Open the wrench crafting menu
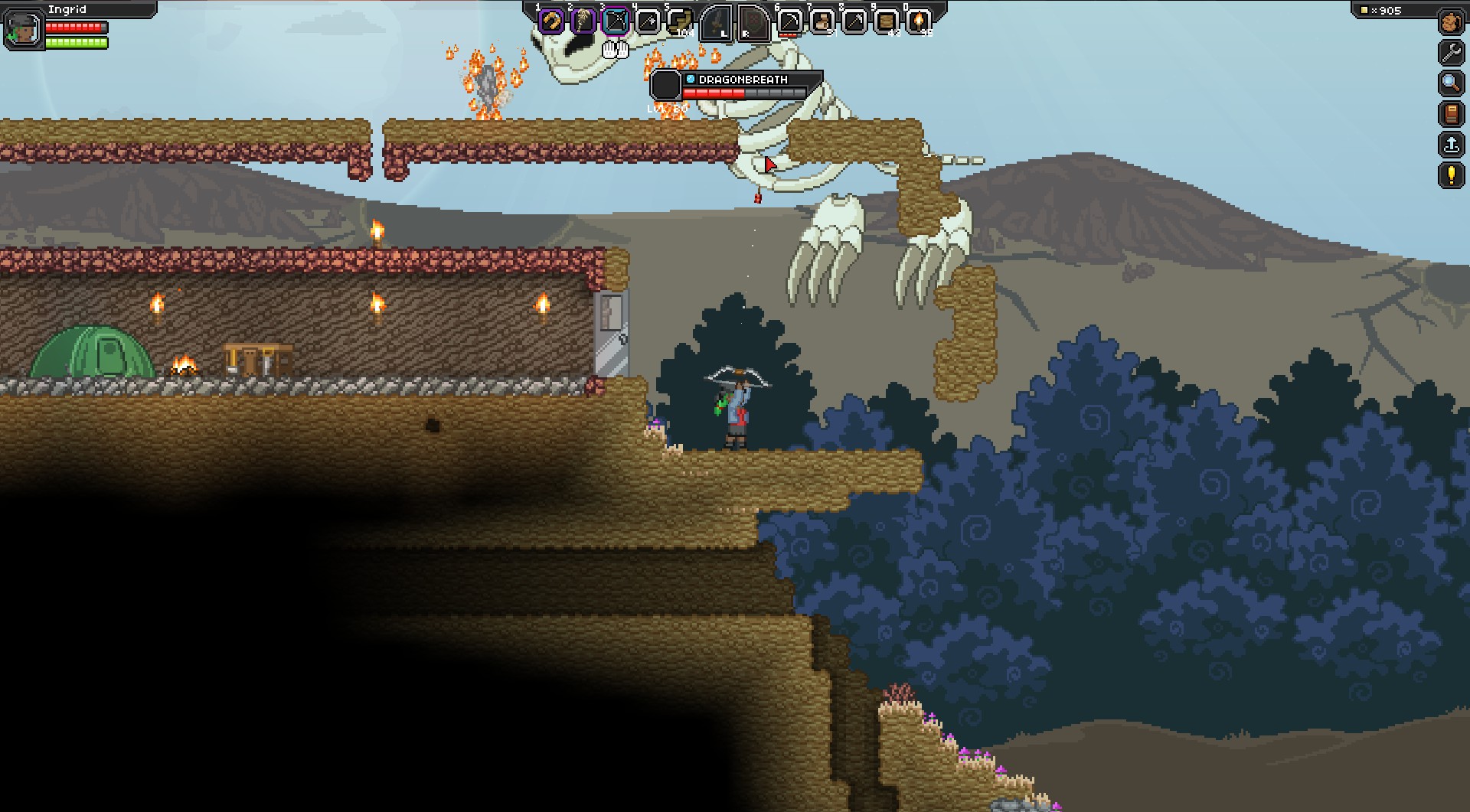The width and height of the screenshot is (1470, 812). [x=1451, y=52]
